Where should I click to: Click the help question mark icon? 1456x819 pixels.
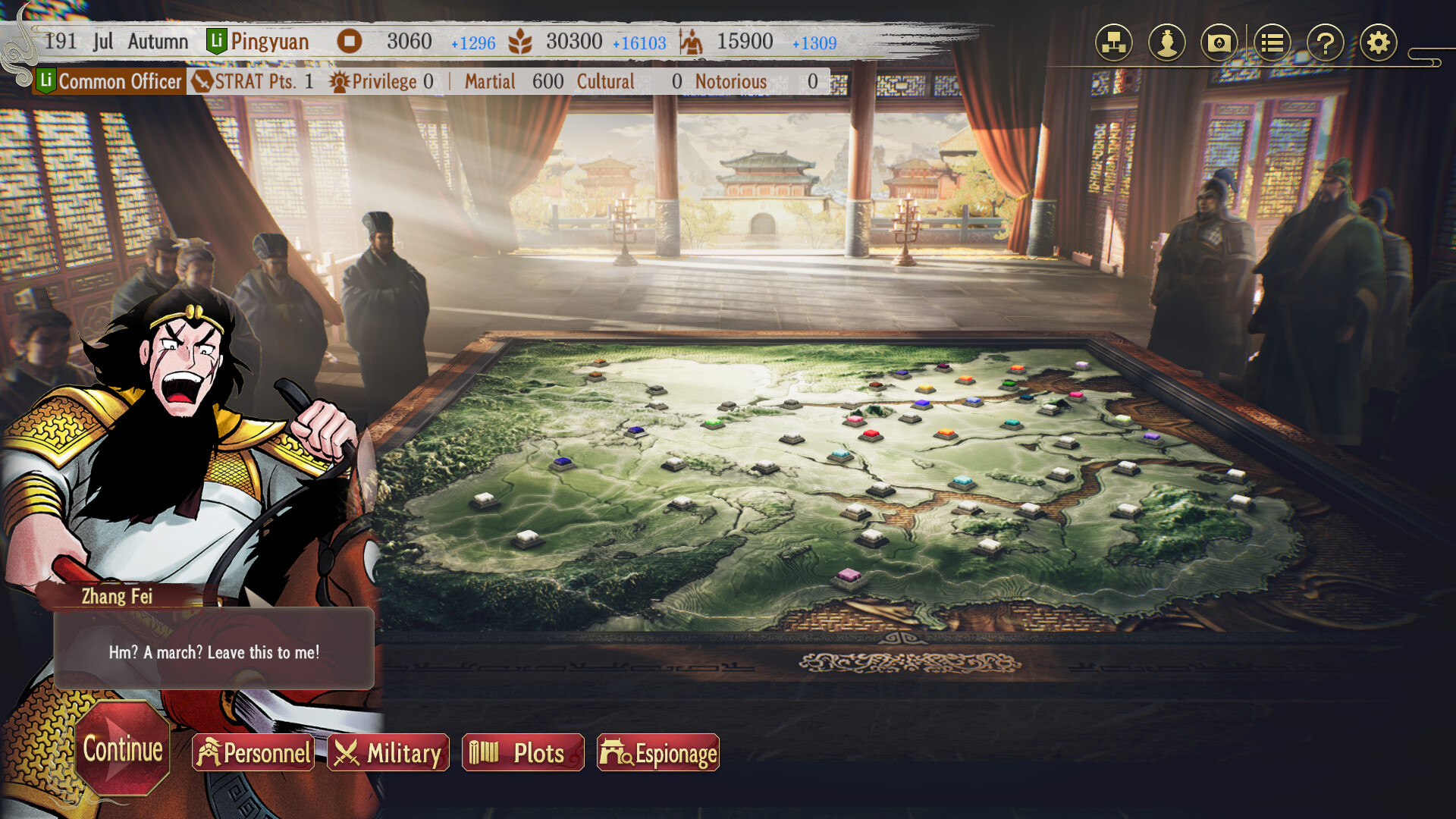[1325, 43]
